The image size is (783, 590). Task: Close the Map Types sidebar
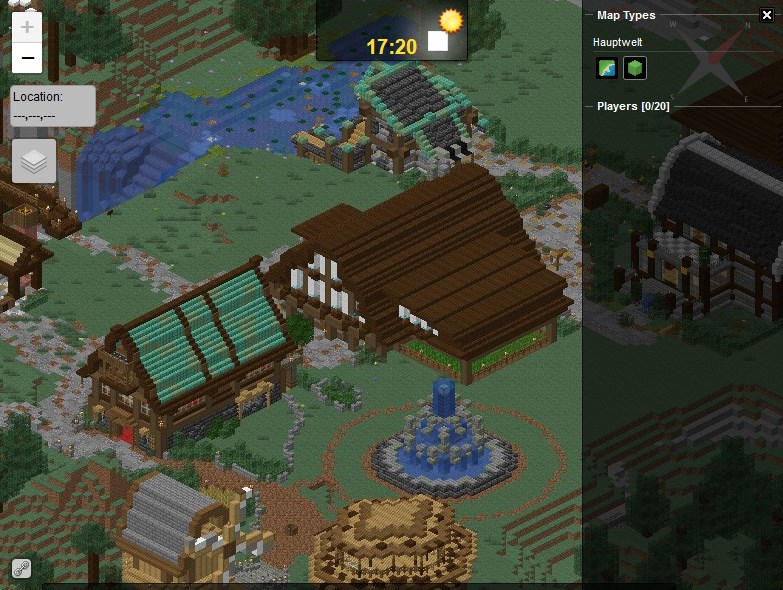pos(767,14)
